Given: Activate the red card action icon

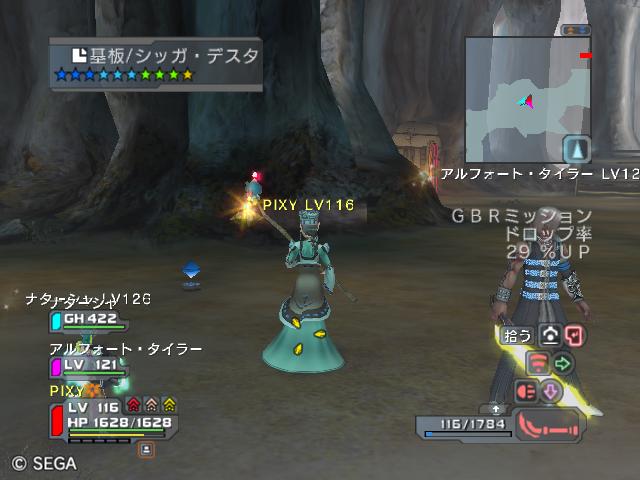Looking at the screenshot, I should [573, 336].
